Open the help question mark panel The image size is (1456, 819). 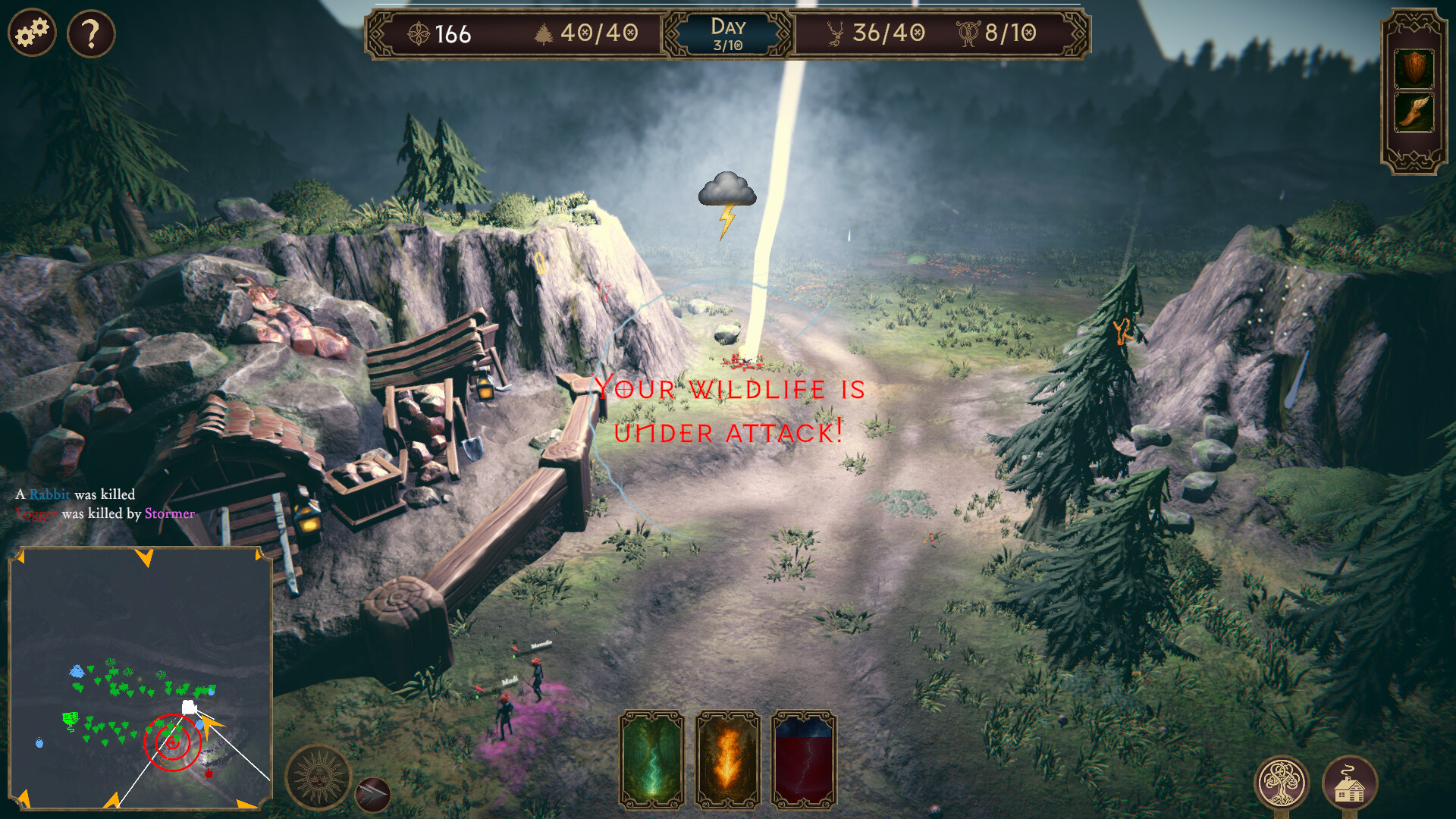tap(89, 32)
